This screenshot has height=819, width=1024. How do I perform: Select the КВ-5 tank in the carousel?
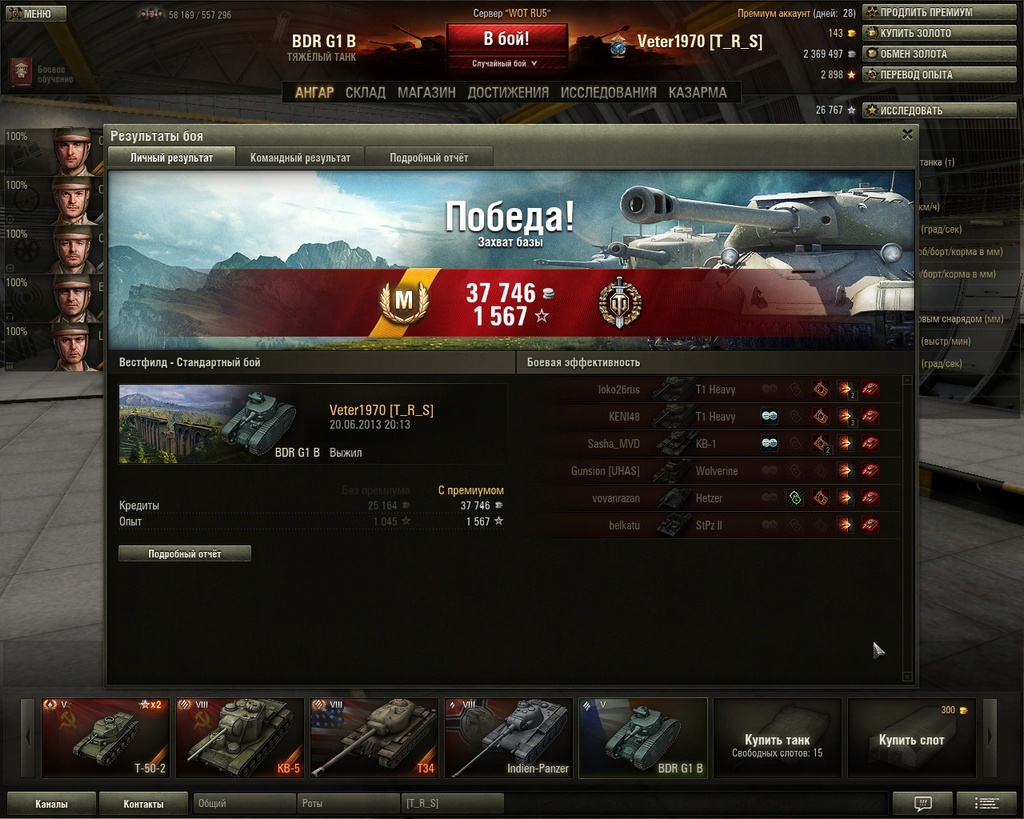click(x=239, y=737)
